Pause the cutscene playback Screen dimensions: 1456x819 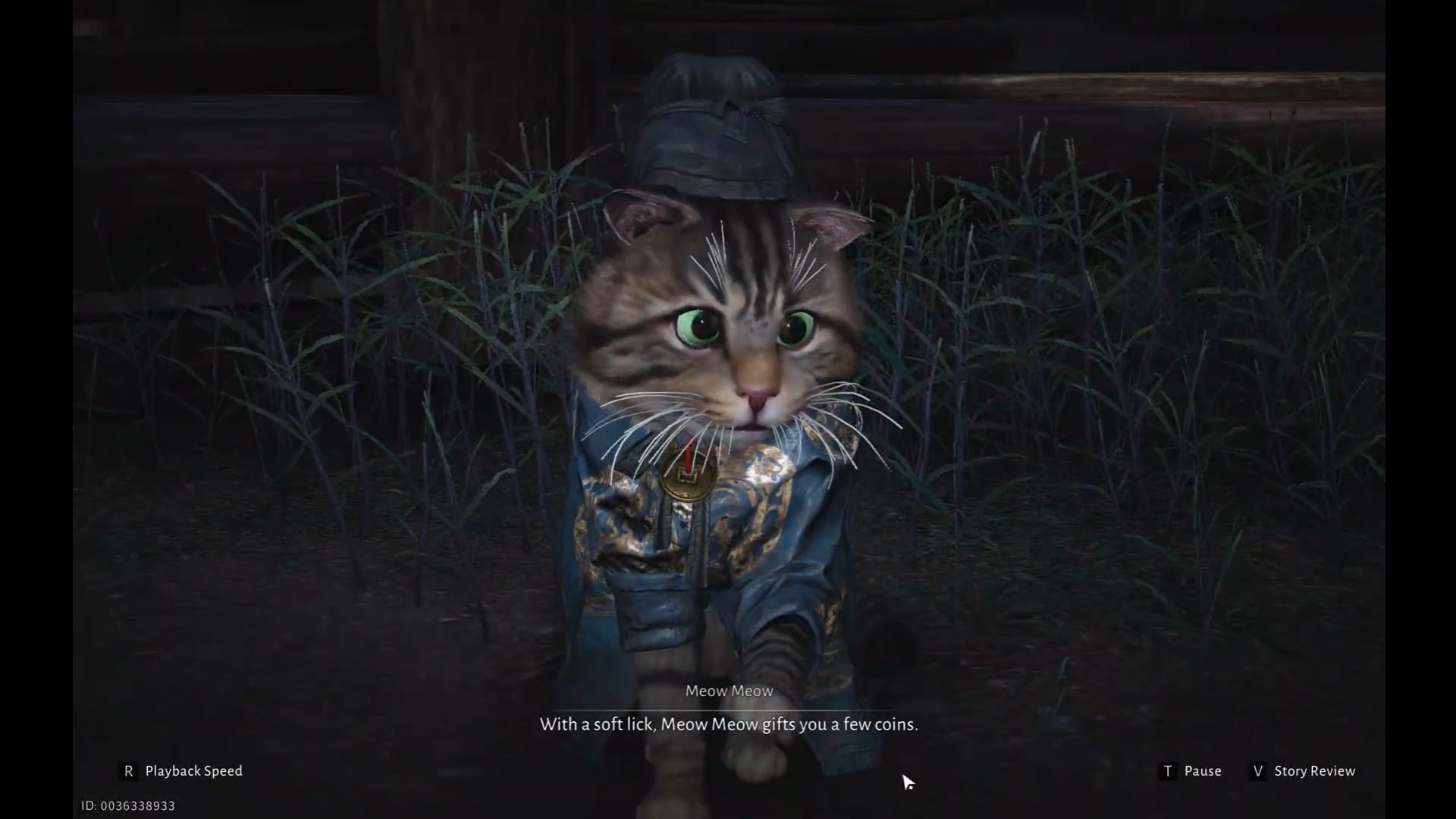1202,770
